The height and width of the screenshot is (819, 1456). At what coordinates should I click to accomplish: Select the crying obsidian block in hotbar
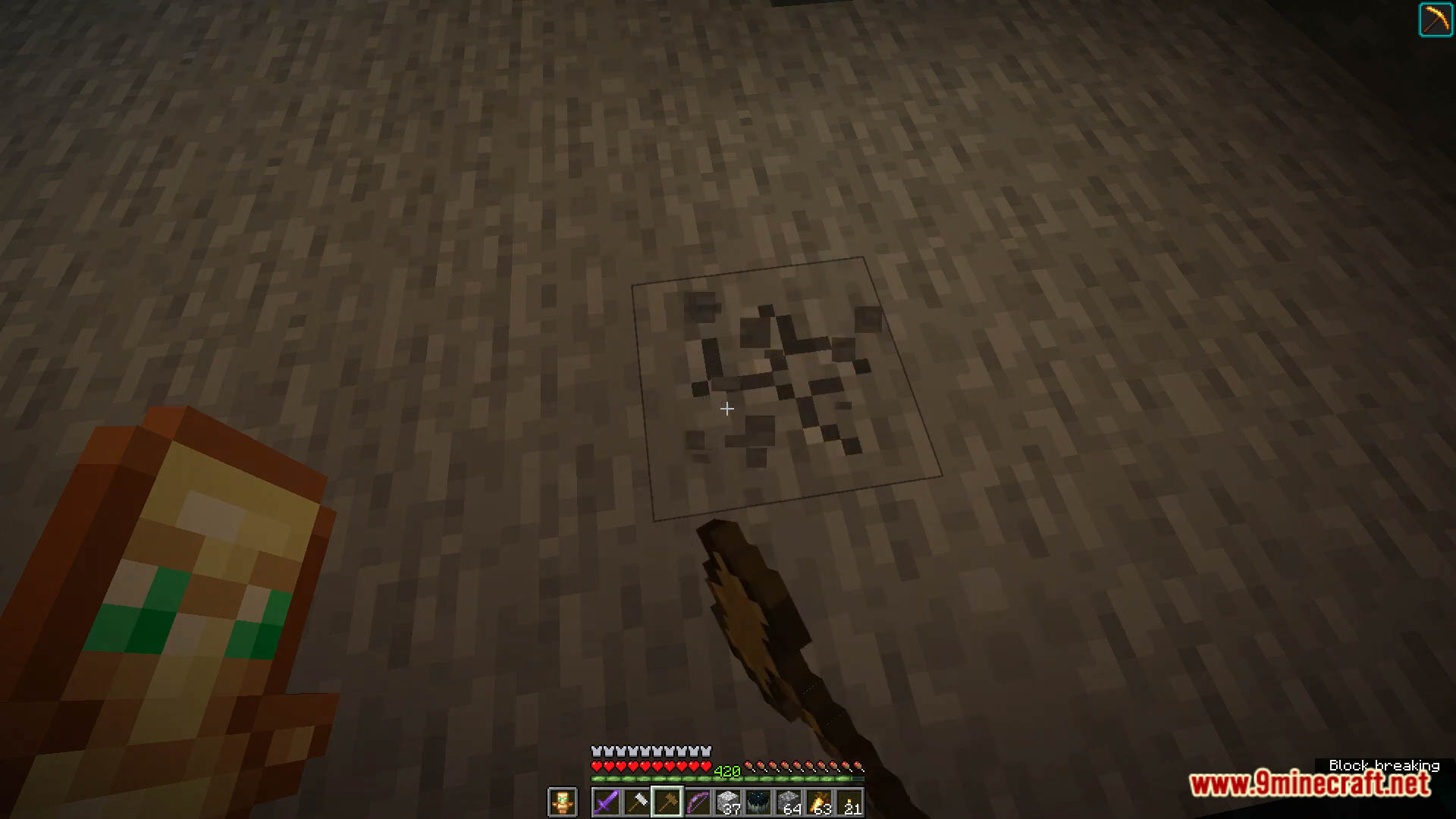pos(758,802)
